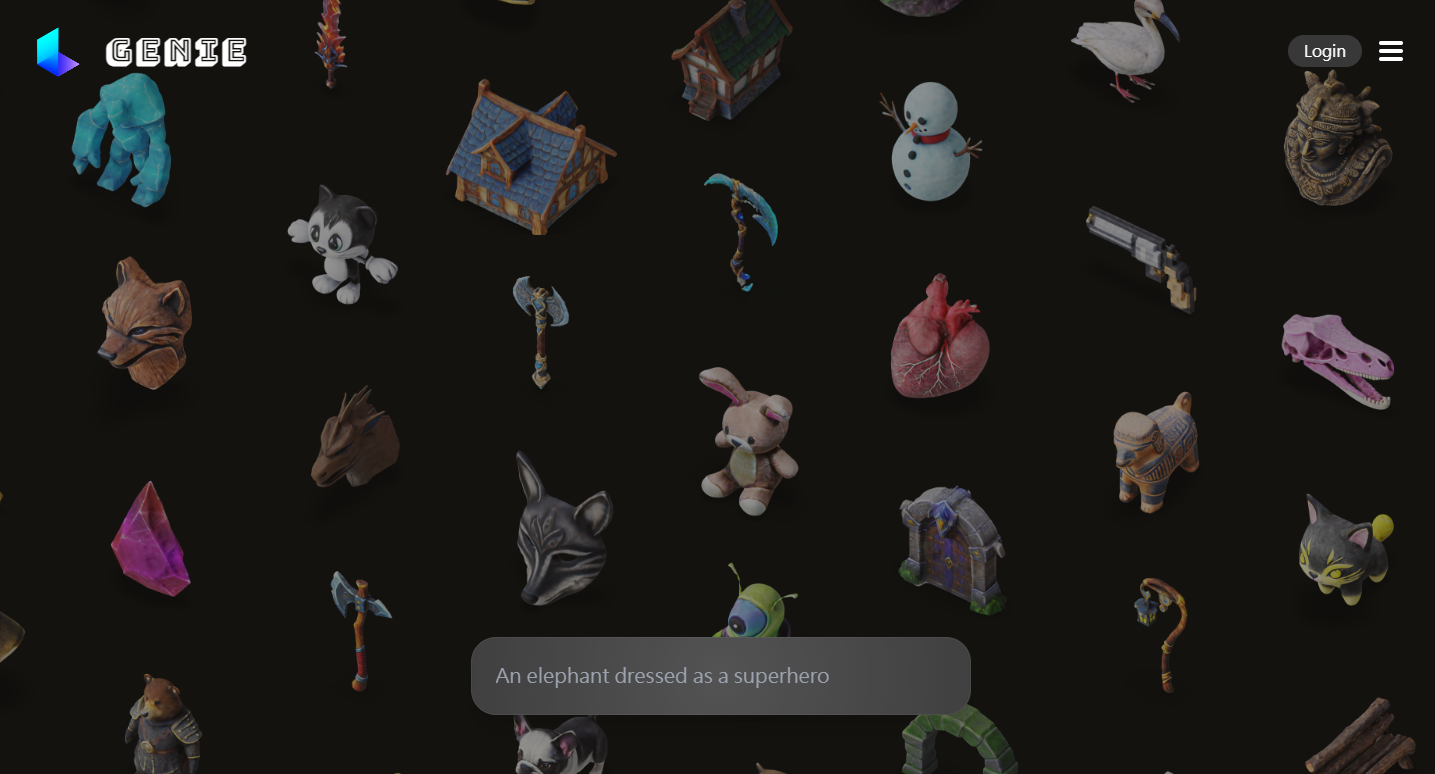1435x774 pixels.
Task: Select the GENIE wordmark in the header
Action: 176,52
